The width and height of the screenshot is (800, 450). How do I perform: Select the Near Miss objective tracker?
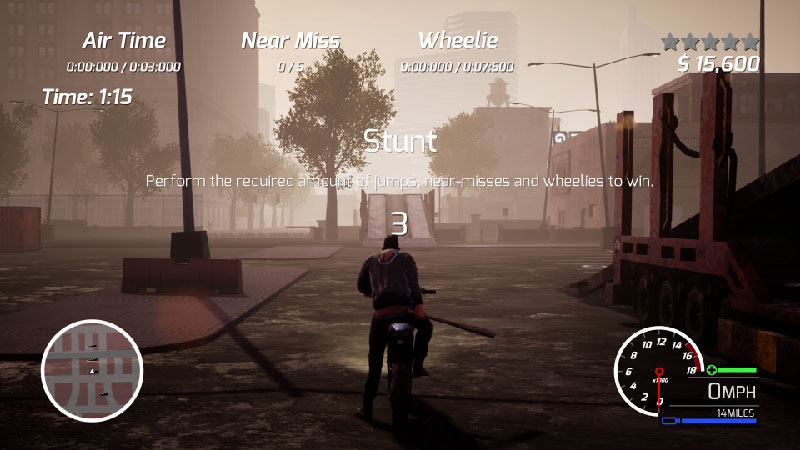coord(291,52)
